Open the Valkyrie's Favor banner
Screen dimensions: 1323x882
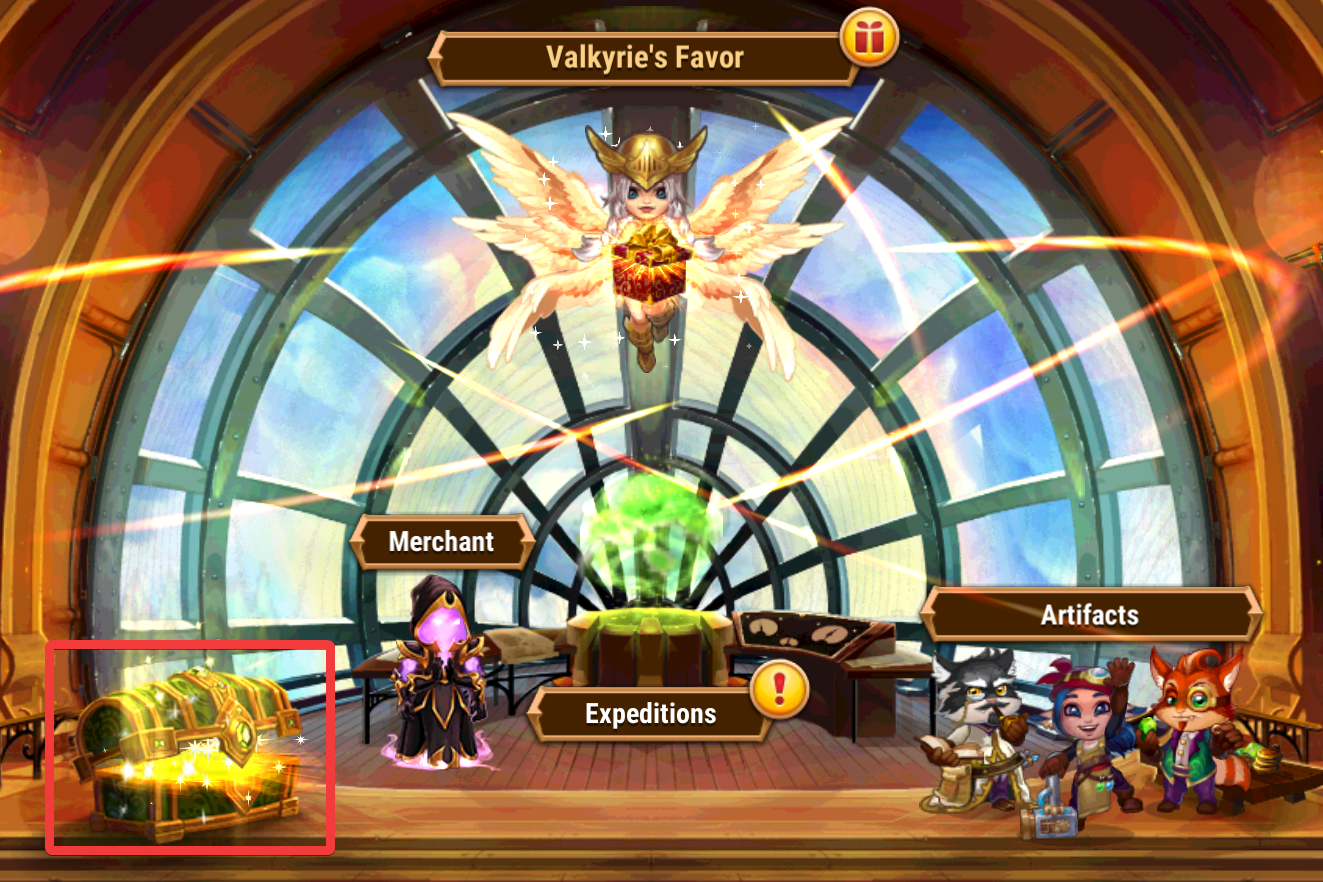pos(644,57)
